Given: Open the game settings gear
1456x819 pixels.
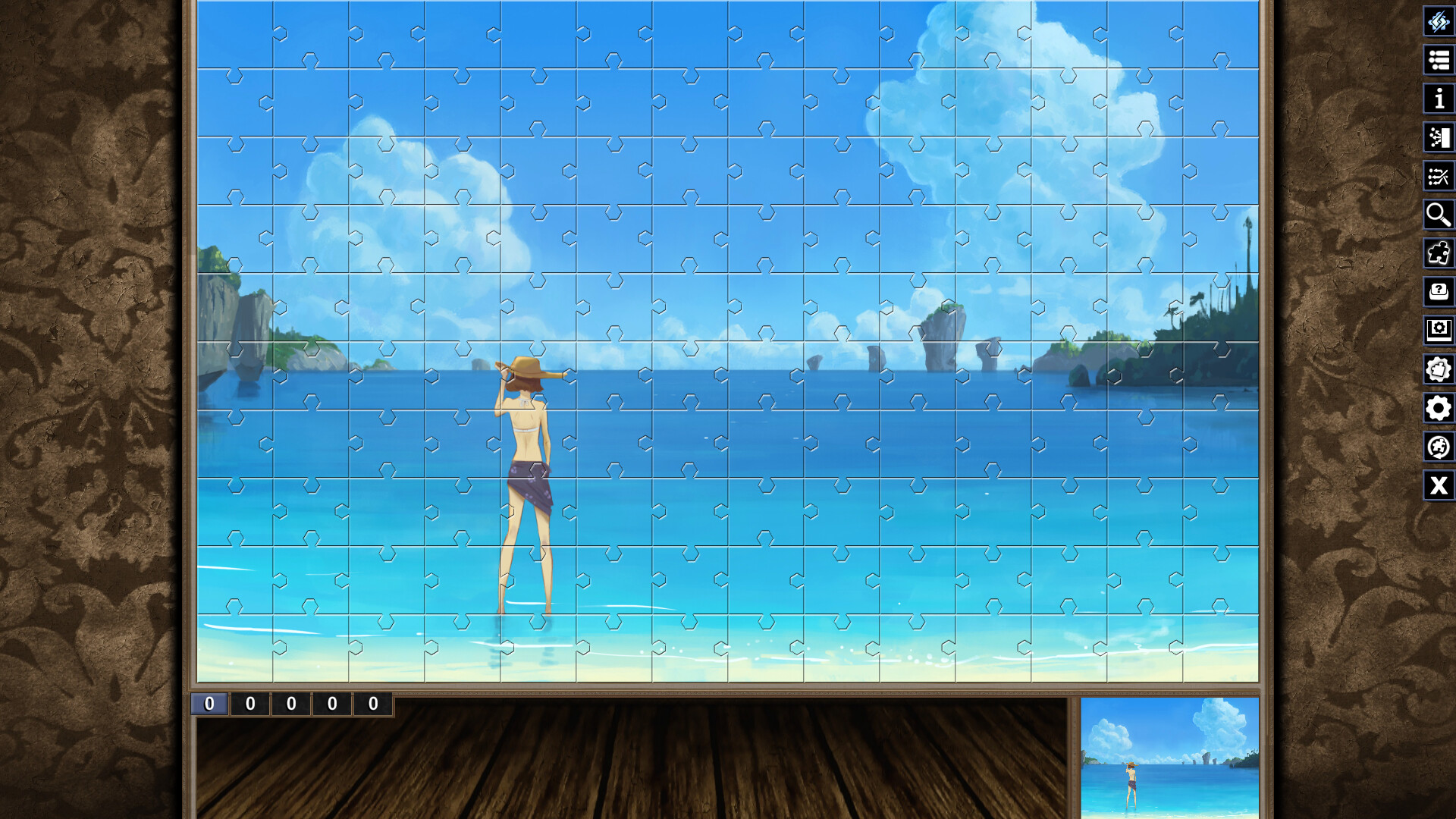Looking at the screenshot, I should pyautogui.click(x=1439, y=407).
